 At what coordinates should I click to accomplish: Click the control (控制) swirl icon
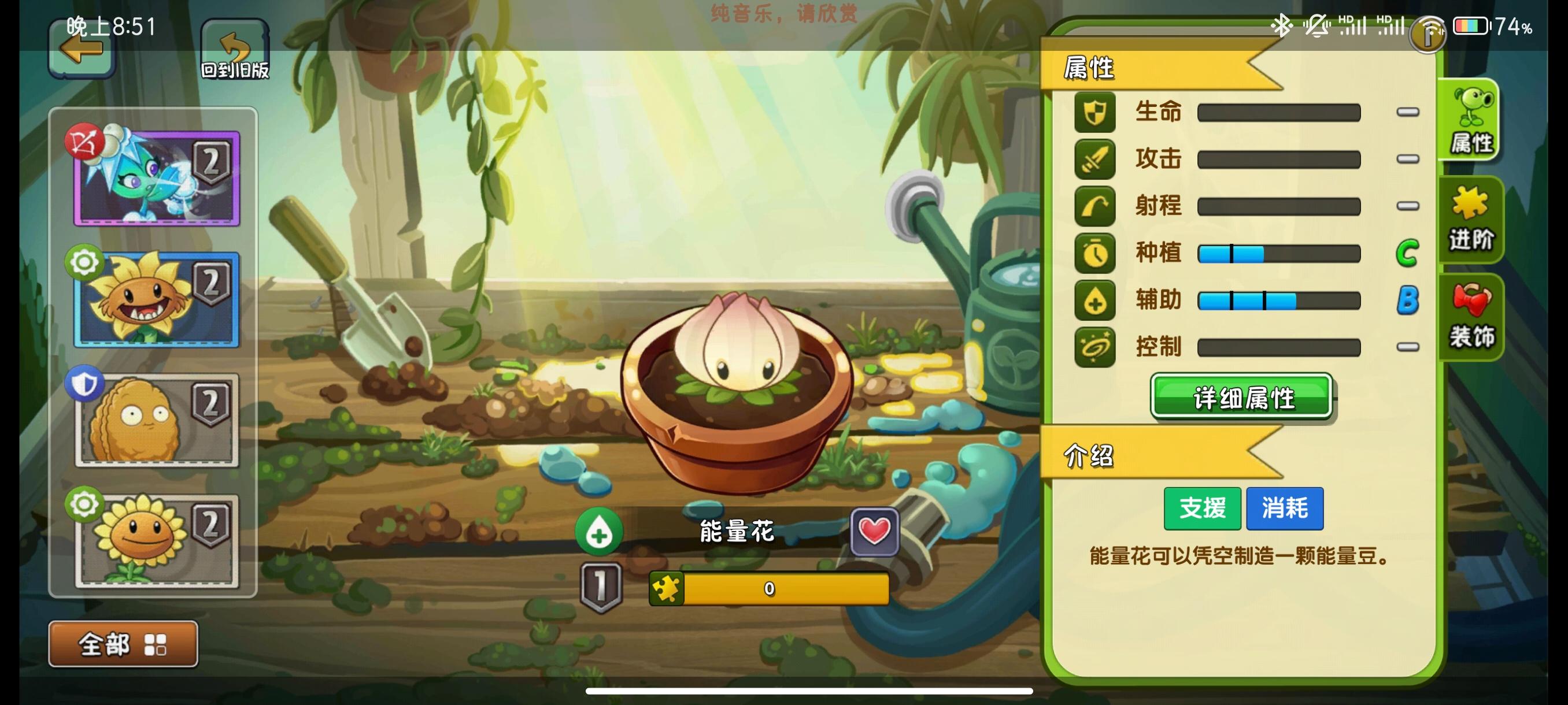[x=1096, y=348]
